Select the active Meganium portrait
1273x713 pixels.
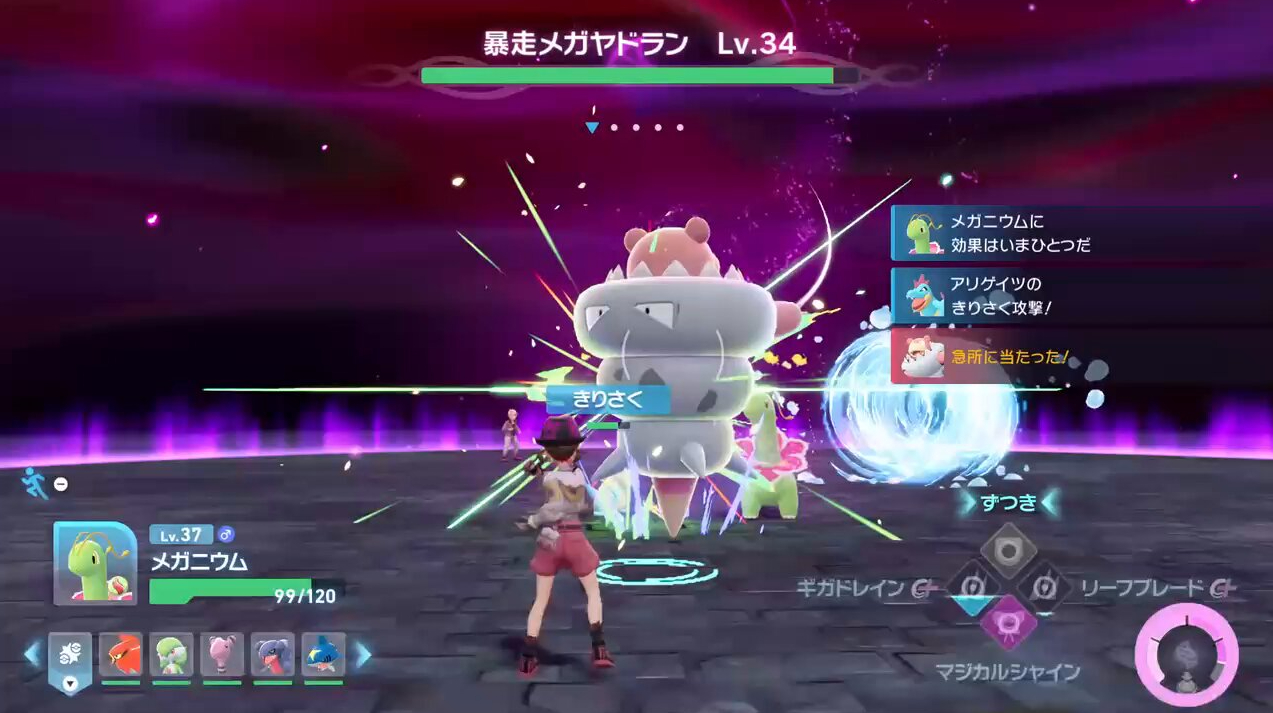point(95,563)
